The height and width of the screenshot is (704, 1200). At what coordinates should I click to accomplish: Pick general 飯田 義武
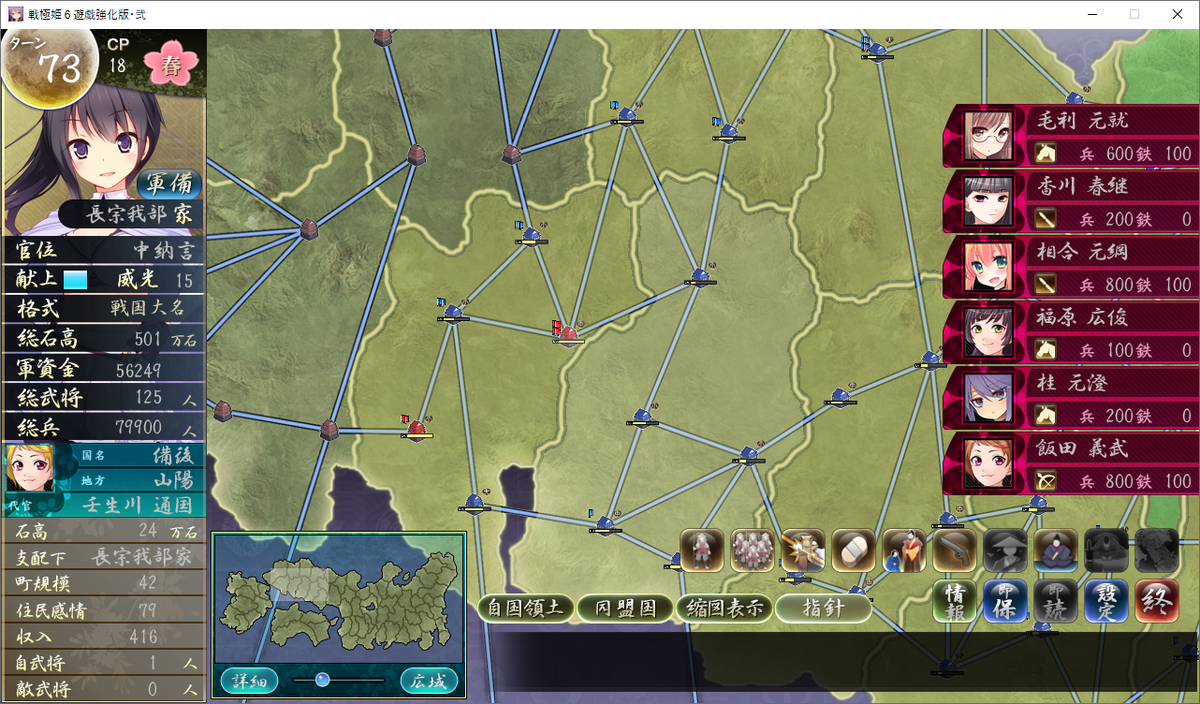[1070, 463]
